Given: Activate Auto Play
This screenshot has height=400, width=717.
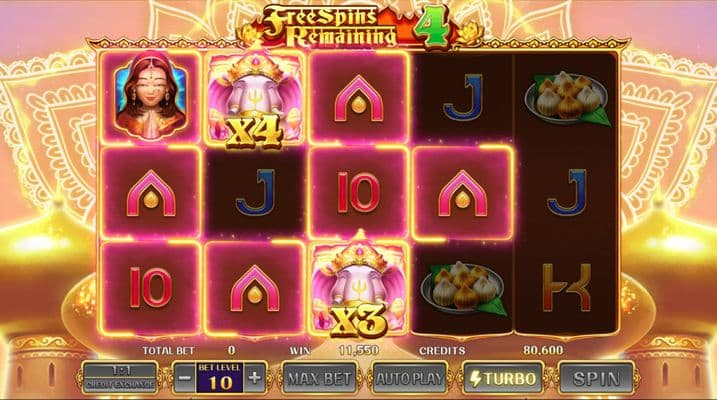Looking at the screenshot, I should 408,378.
